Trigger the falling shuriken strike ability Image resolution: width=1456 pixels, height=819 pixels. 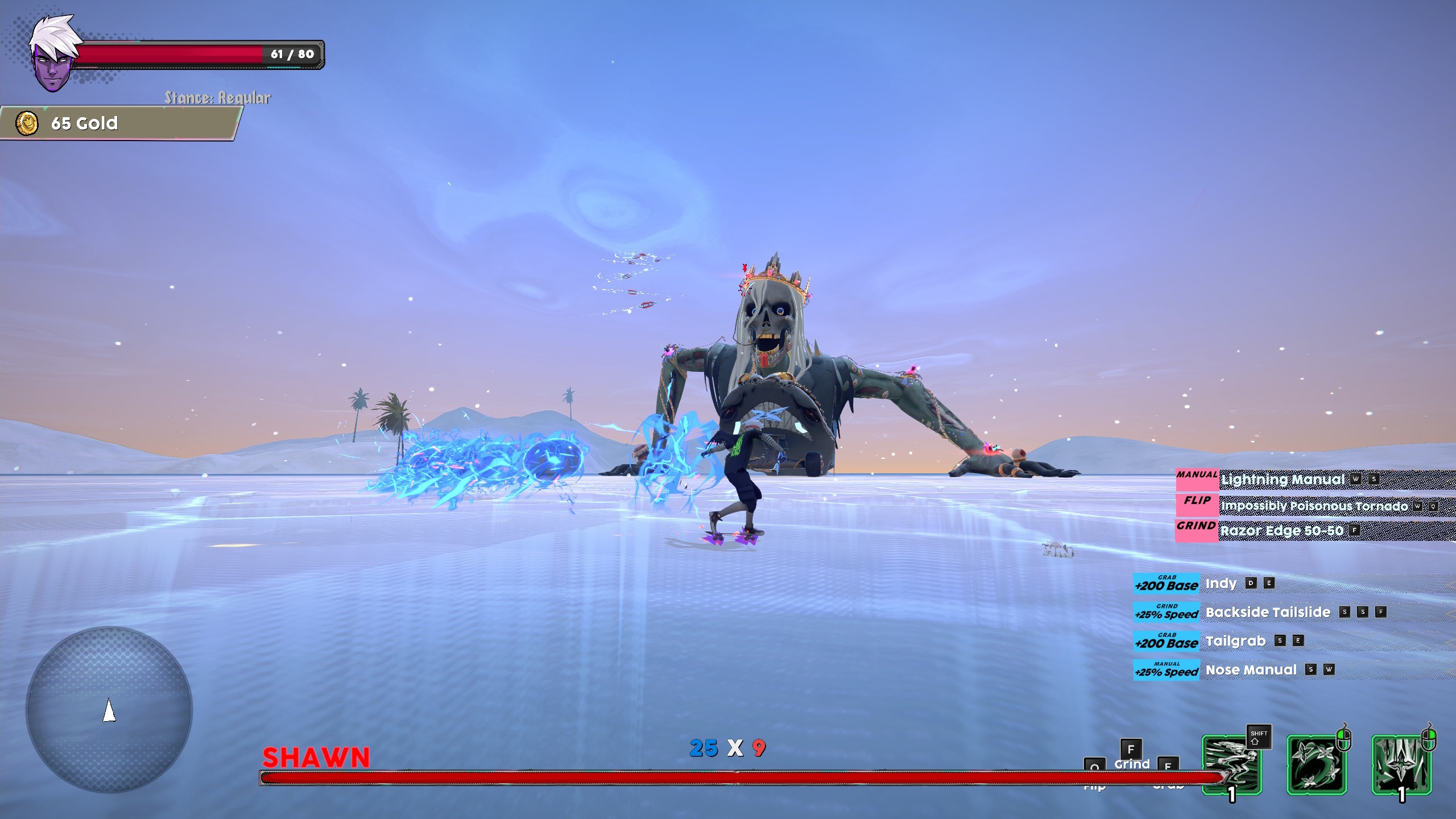coord(1401,764)
